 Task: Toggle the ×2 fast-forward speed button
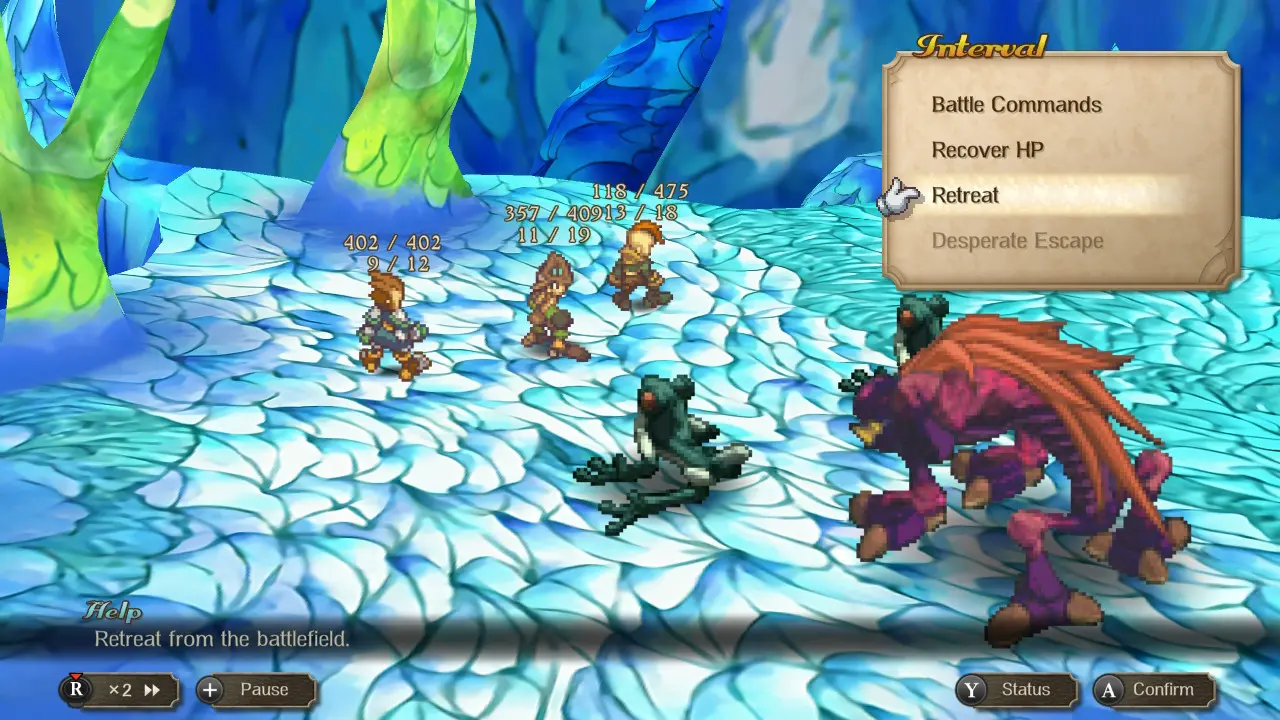tap(120, 690)
